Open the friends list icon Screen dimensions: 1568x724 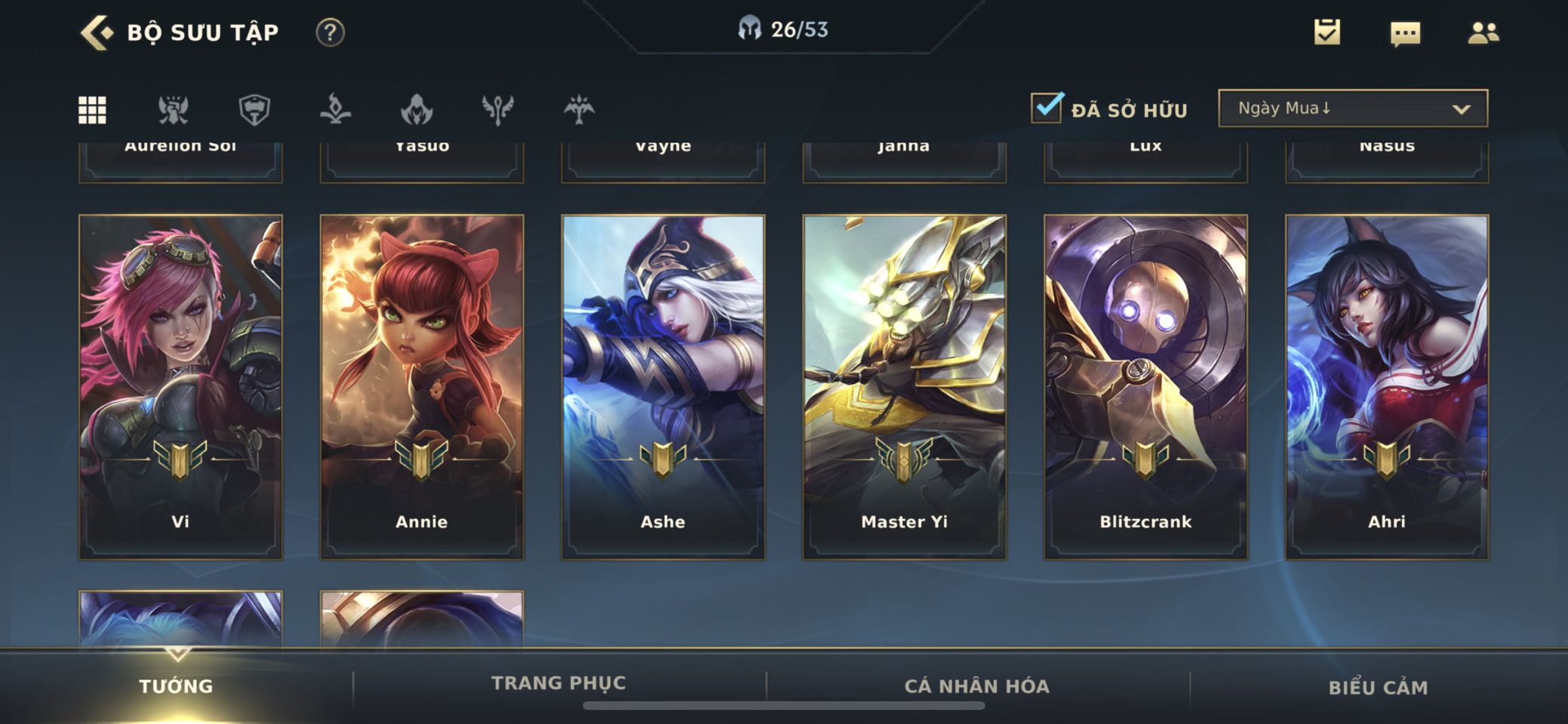click(1483, 32)
